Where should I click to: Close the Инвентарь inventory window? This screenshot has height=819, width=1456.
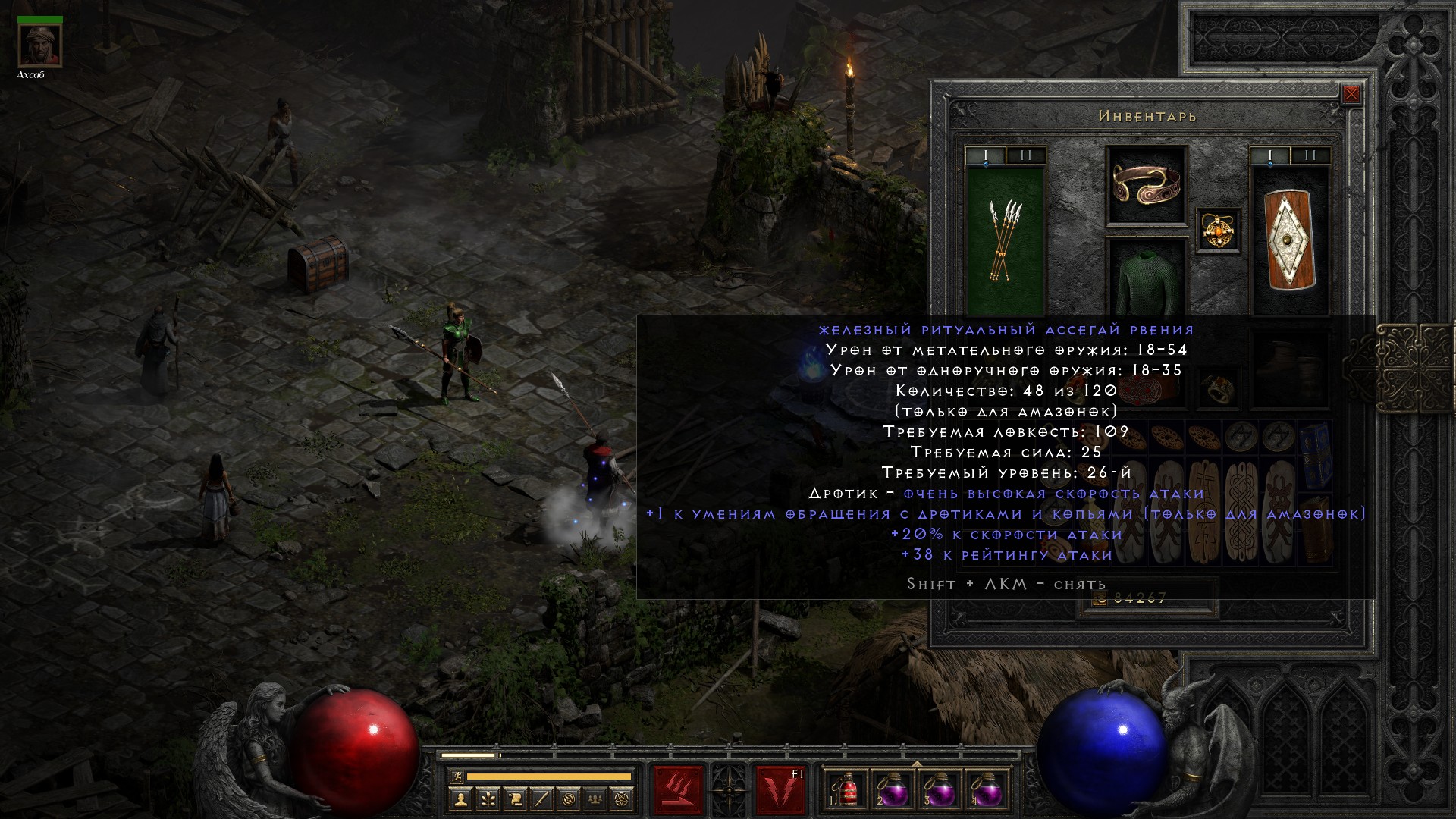[x=1351, y=95]
